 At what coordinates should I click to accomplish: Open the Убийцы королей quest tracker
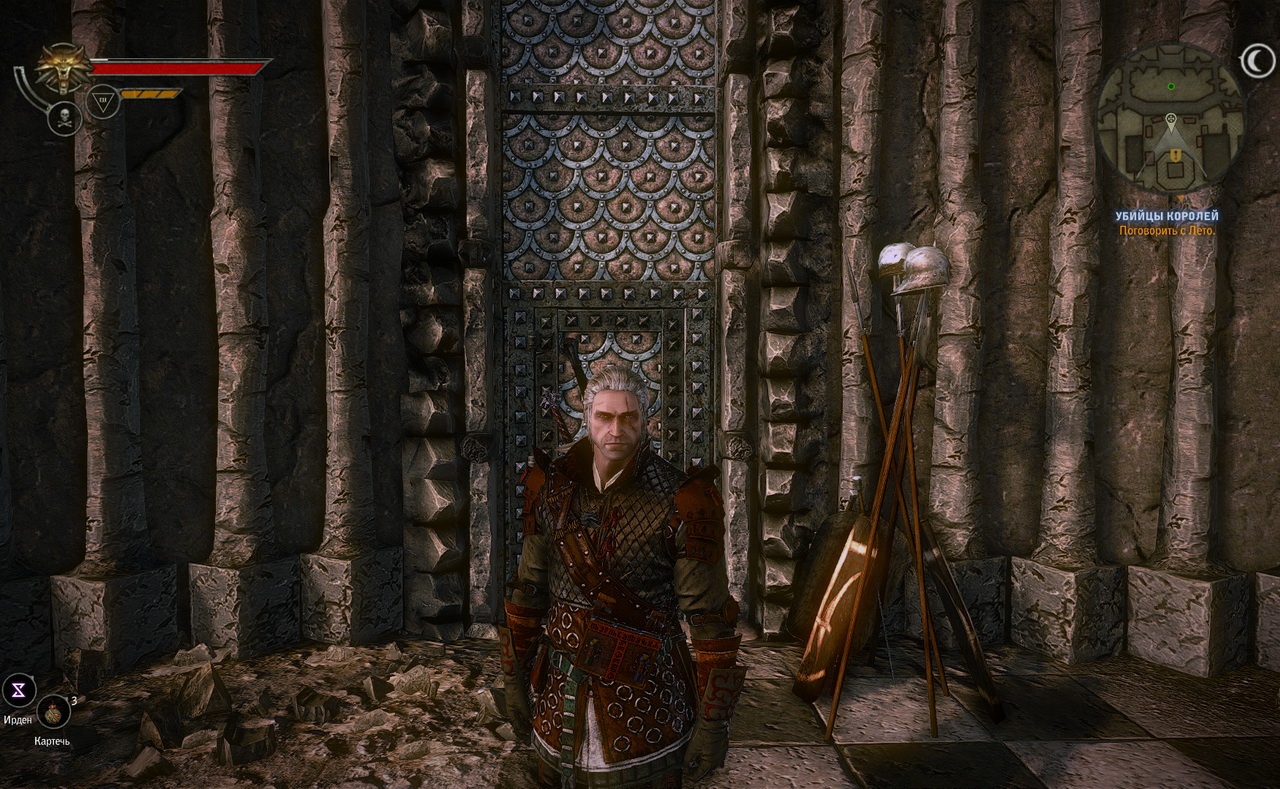[x=1168, y=216]
